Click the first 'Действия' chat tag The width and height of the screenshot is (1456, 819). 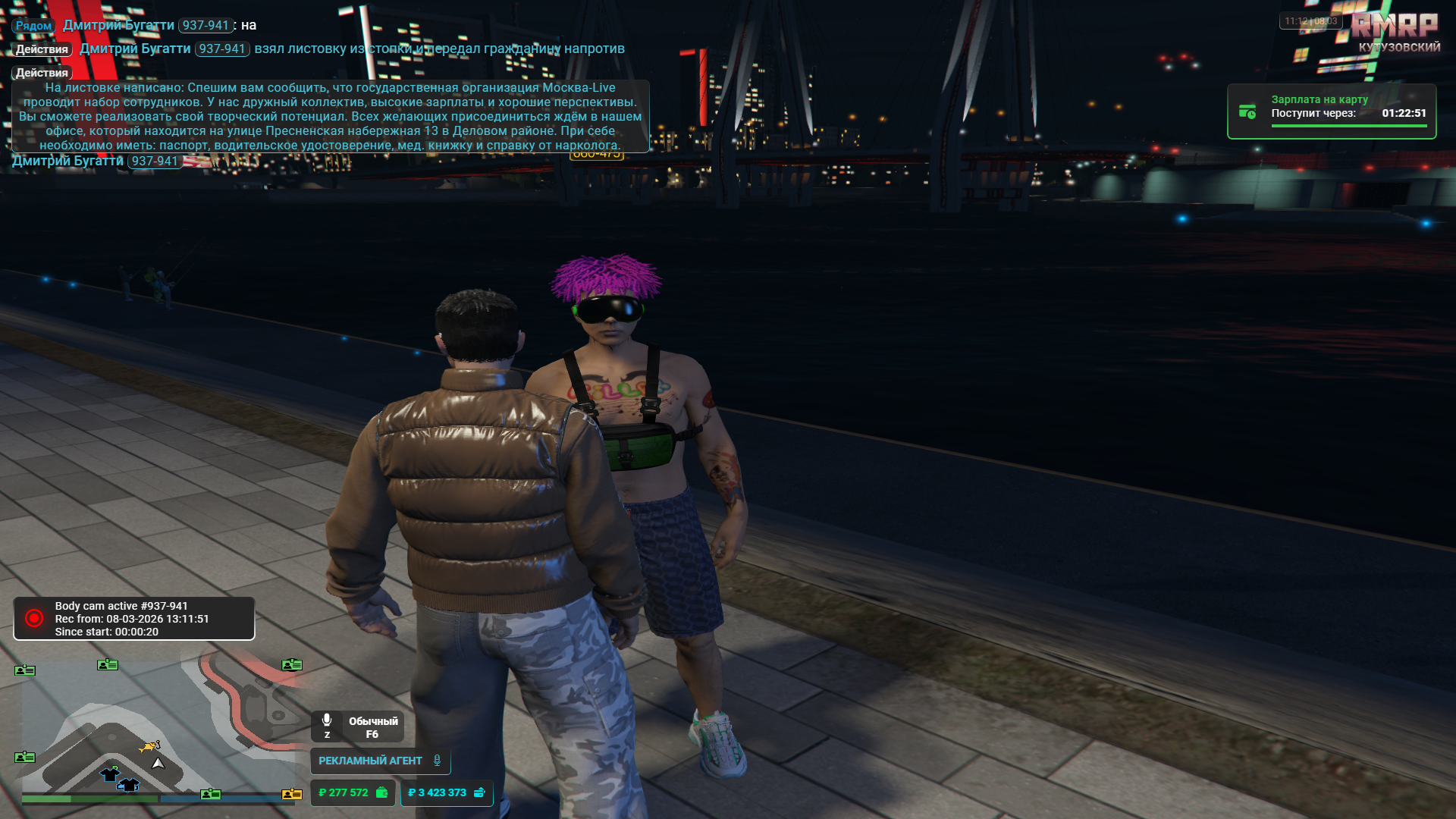click(x=42, y=49)
